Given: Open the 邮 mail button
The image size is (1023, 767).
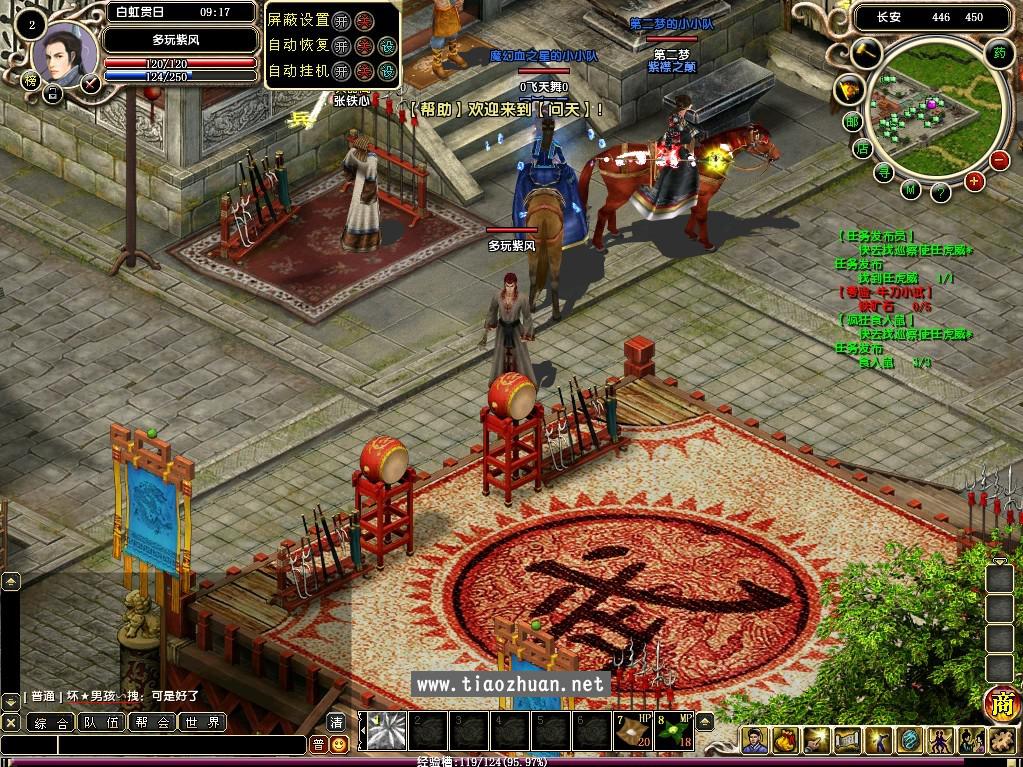Looking at the screenshot, I should click(x=852, y=122).
